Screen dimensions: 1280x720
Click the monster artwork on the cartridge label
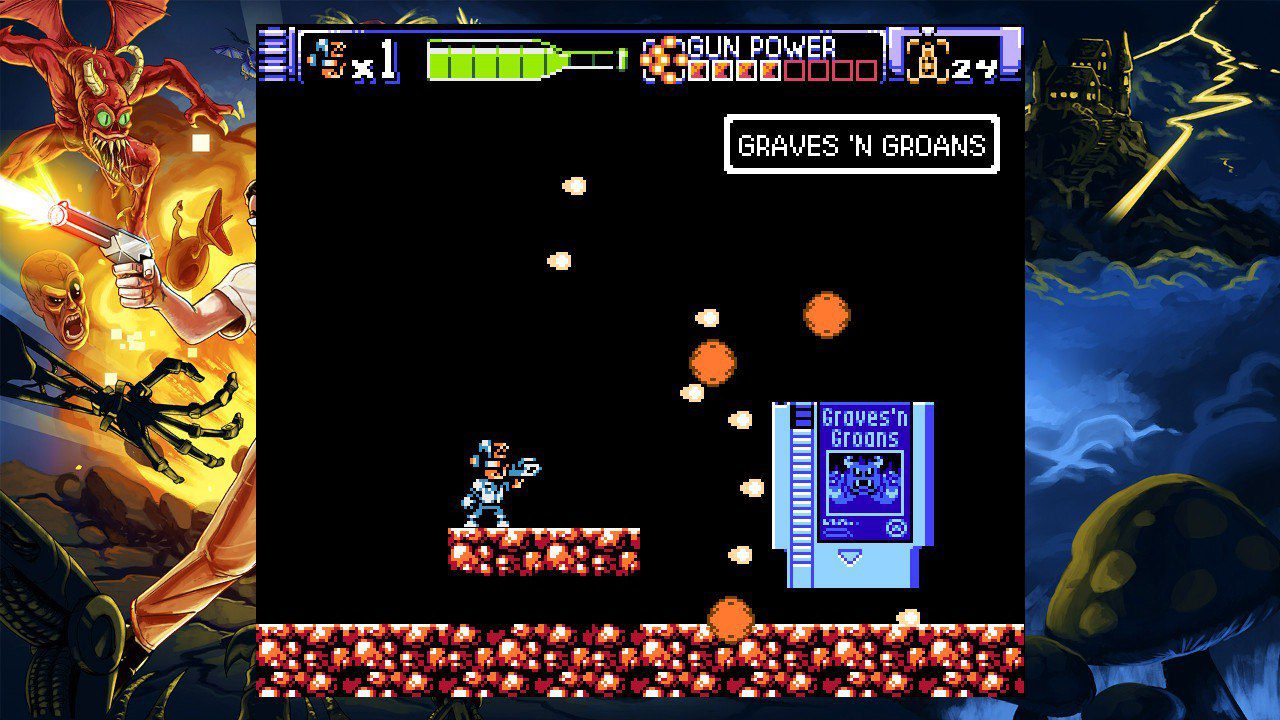click(864, 479)
